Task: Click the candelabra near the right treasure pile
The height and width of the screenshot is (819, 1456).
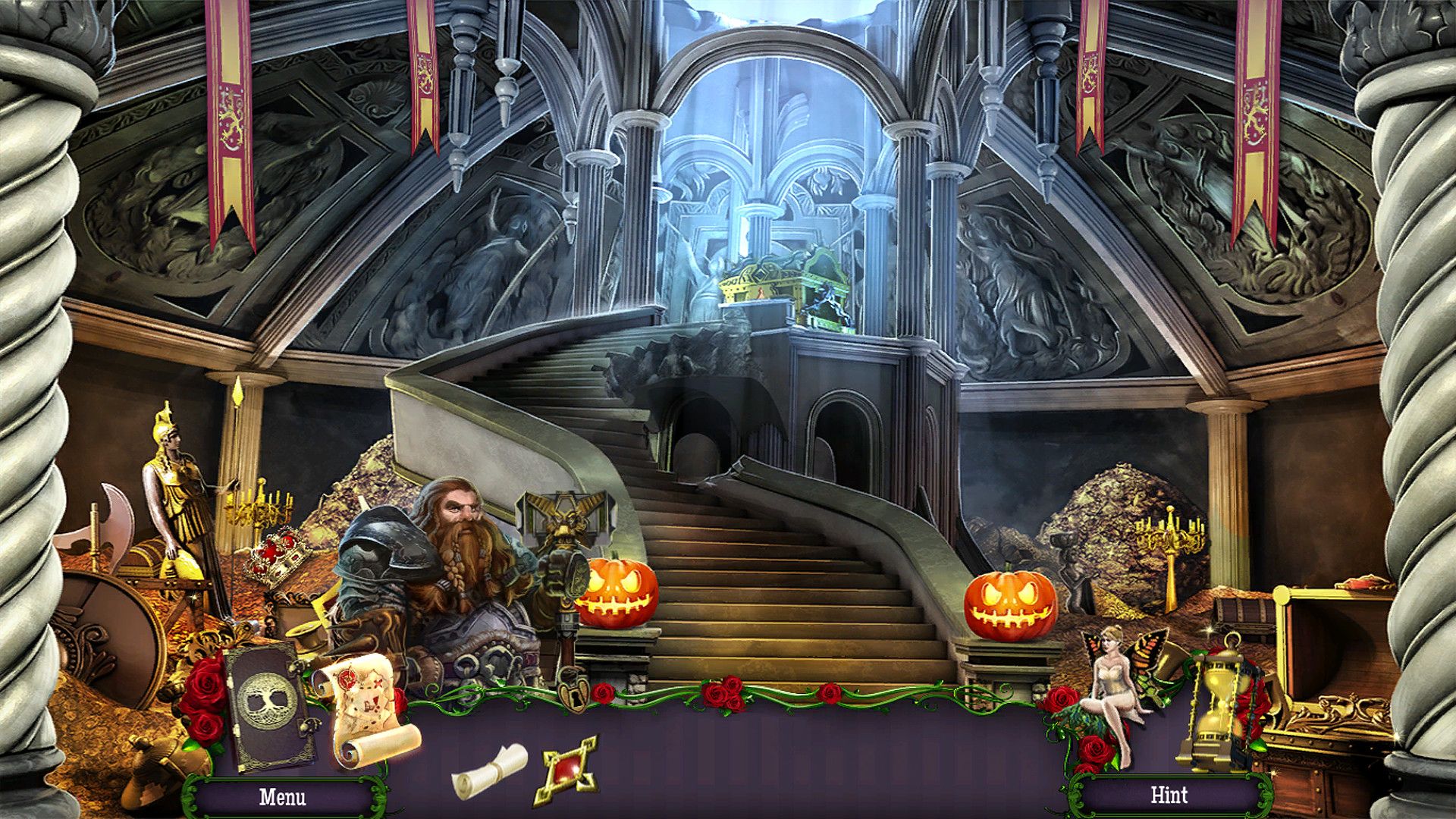Action: pos(1169,538)
